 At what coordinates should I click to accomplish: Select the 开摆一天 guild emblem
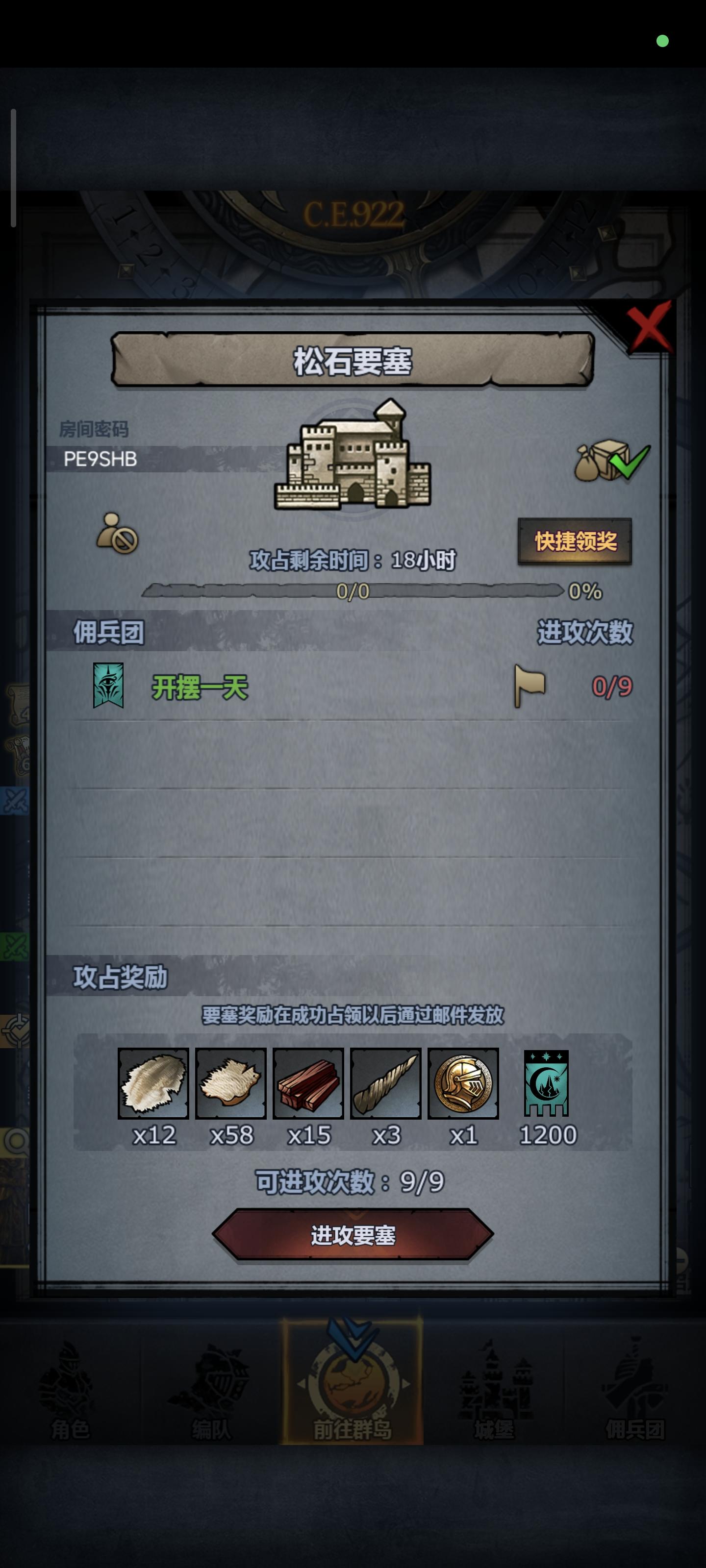click(107, 687)
